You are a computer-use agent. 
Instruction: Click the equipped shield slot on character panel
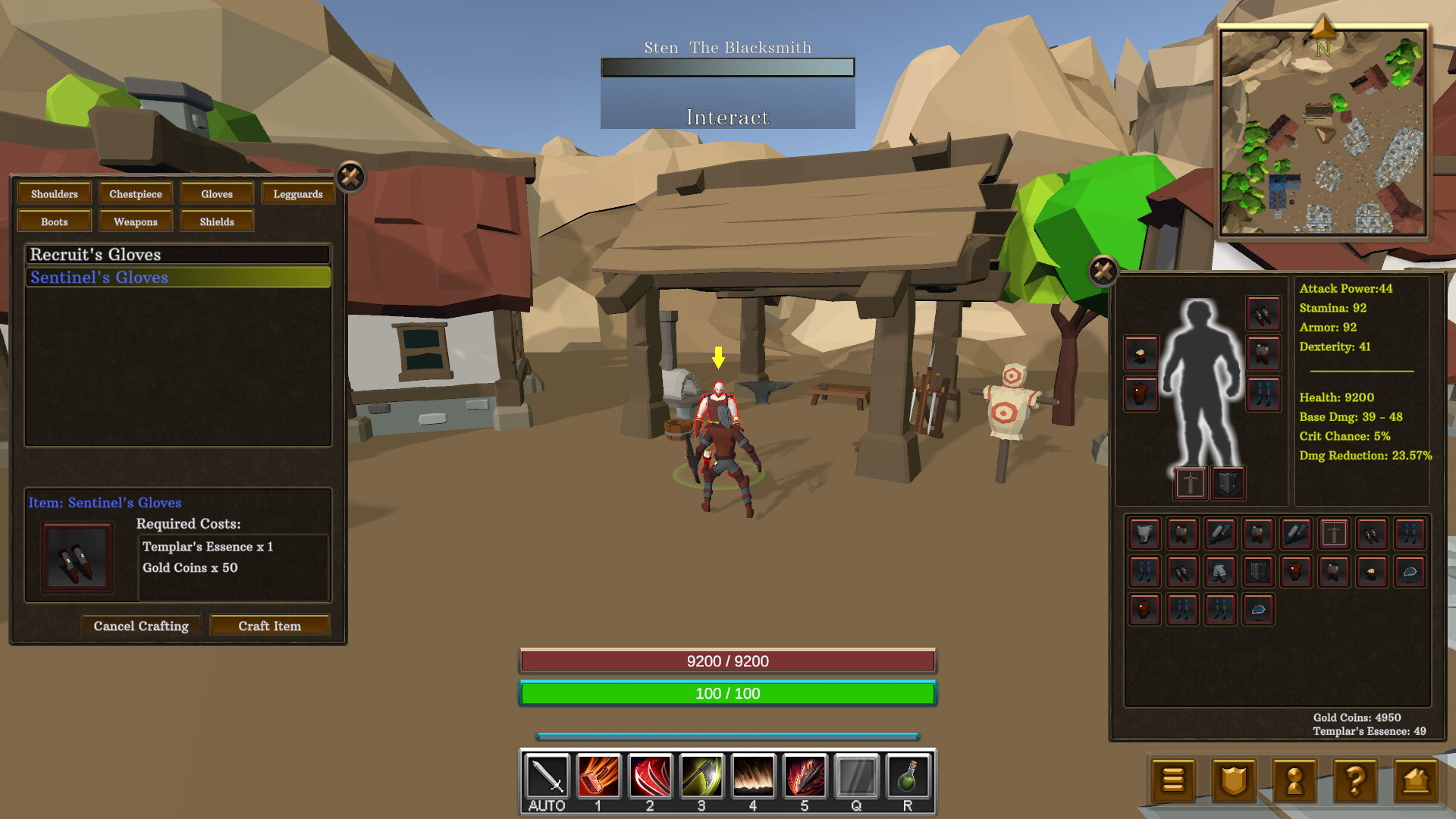coord(1228,482)
